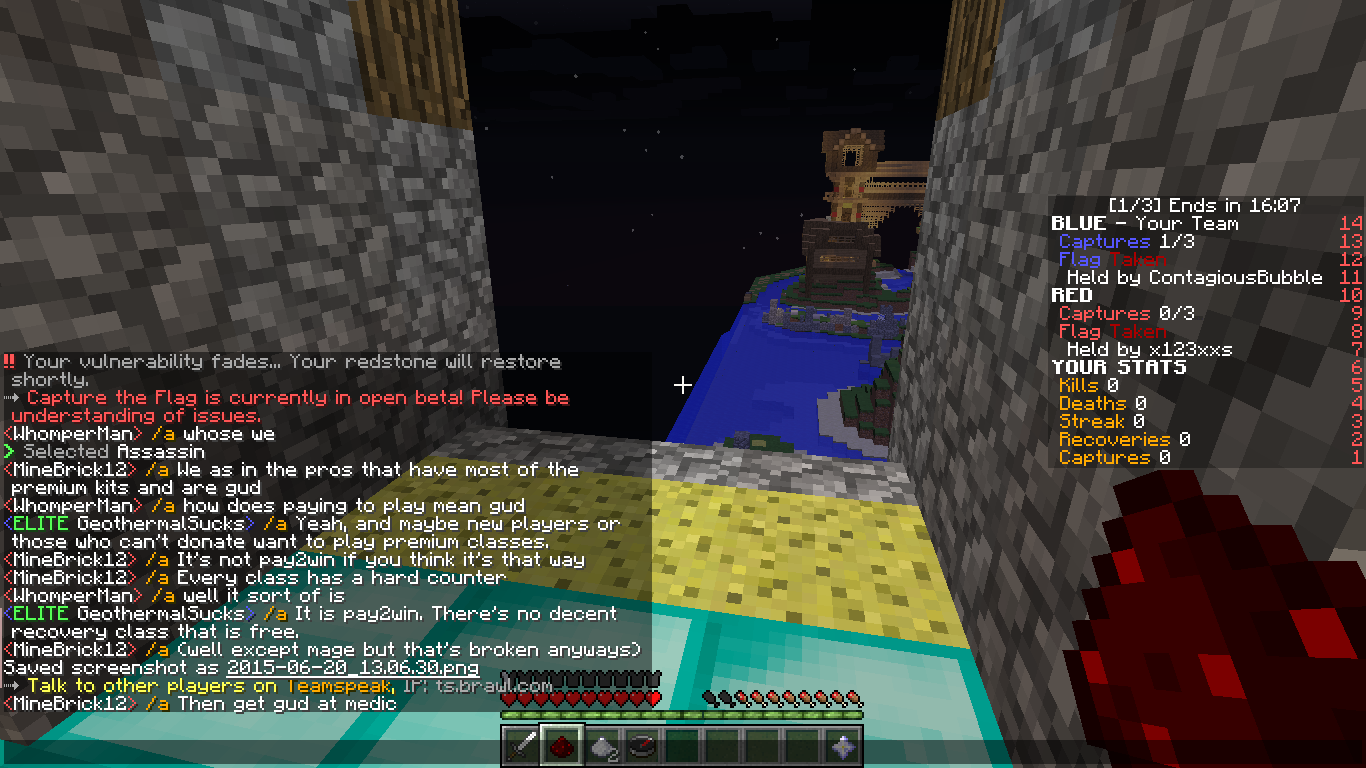The height and width of the screenshot is (768, 1366).
Task: Pick the nether star hotbar slot
Action: click(x=841, y=746)
